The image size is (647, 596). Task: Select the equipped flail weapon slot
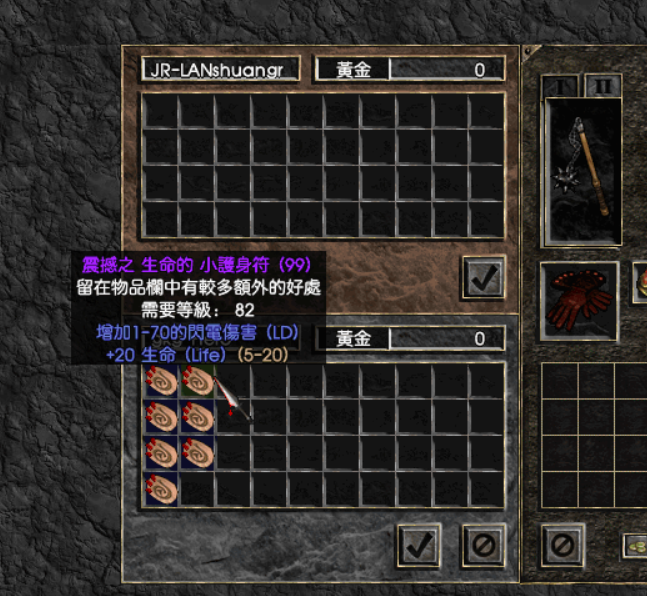[x=581, y=170]
